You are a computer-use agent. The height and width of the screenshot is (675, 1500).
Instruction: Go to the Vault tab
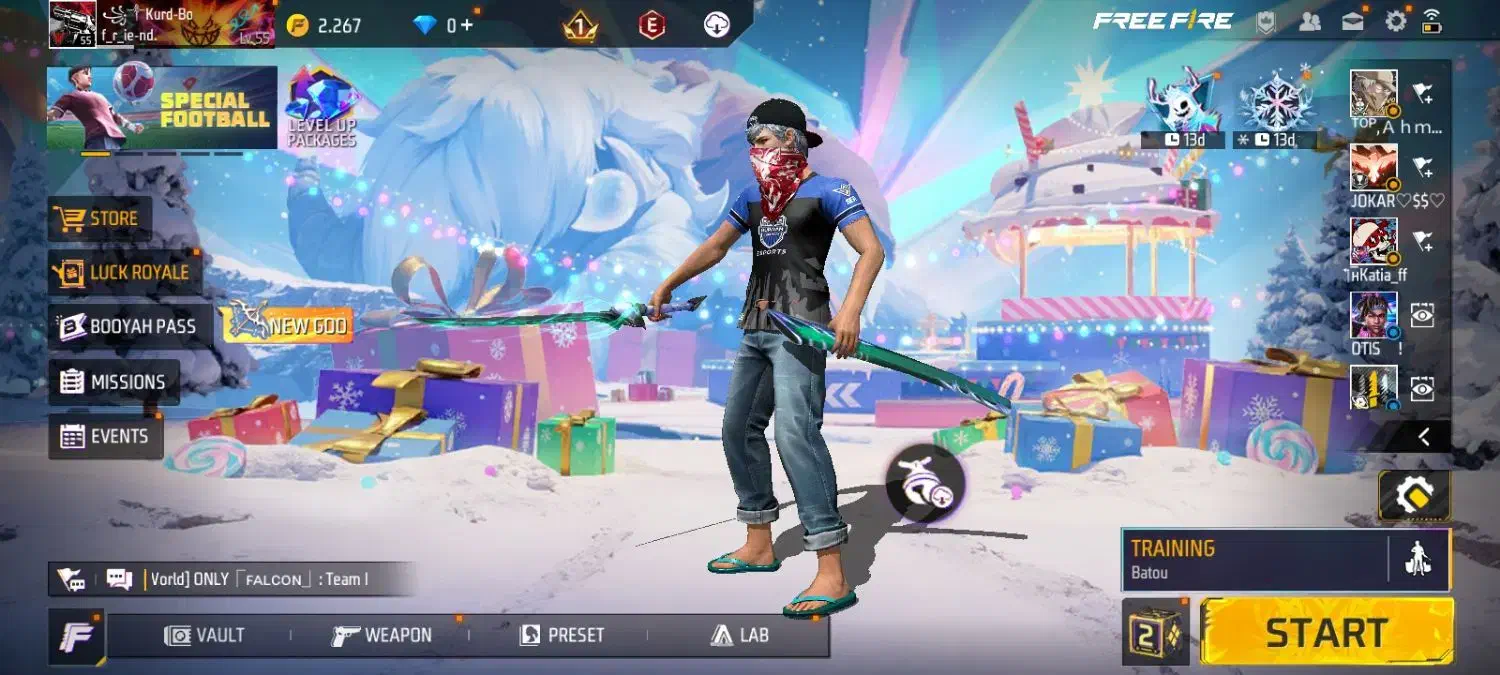tap(205, 635)
